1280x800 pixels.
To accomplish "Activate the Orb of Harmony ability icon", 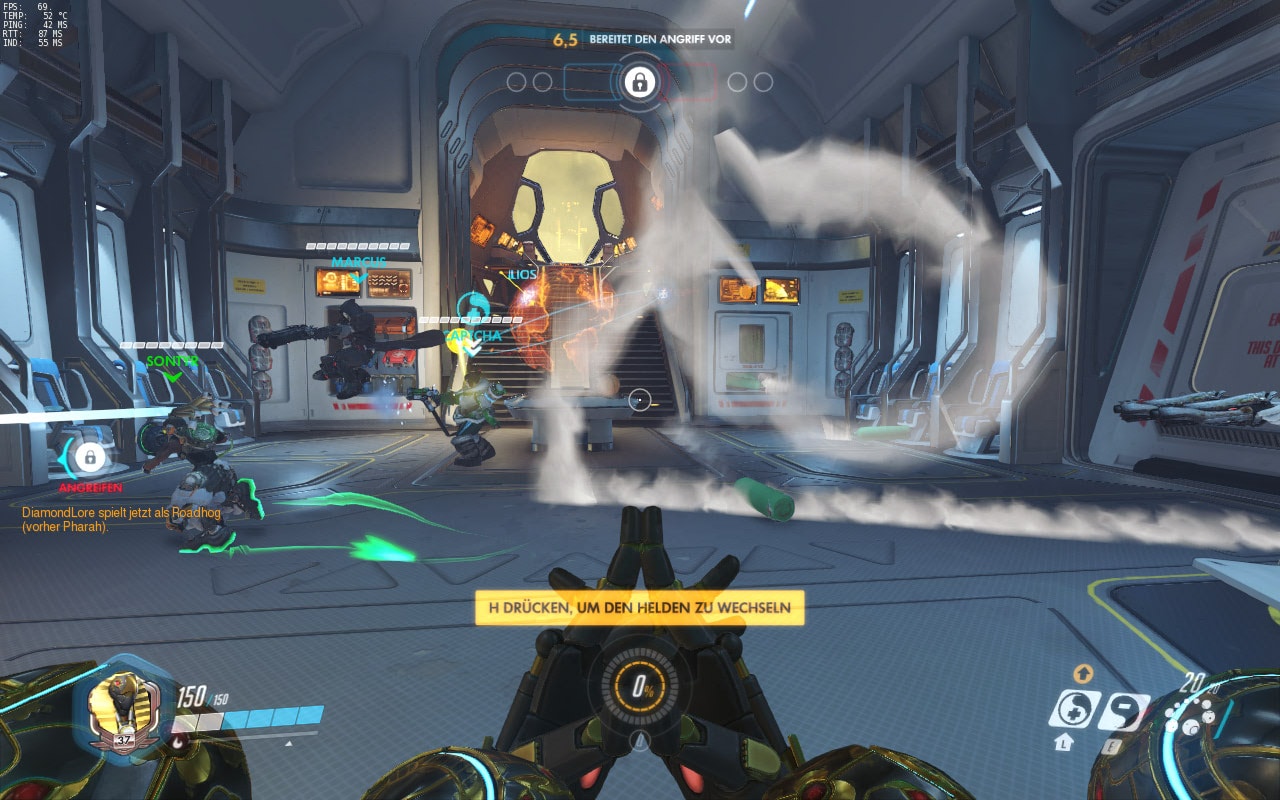I will click(1074, 709).
